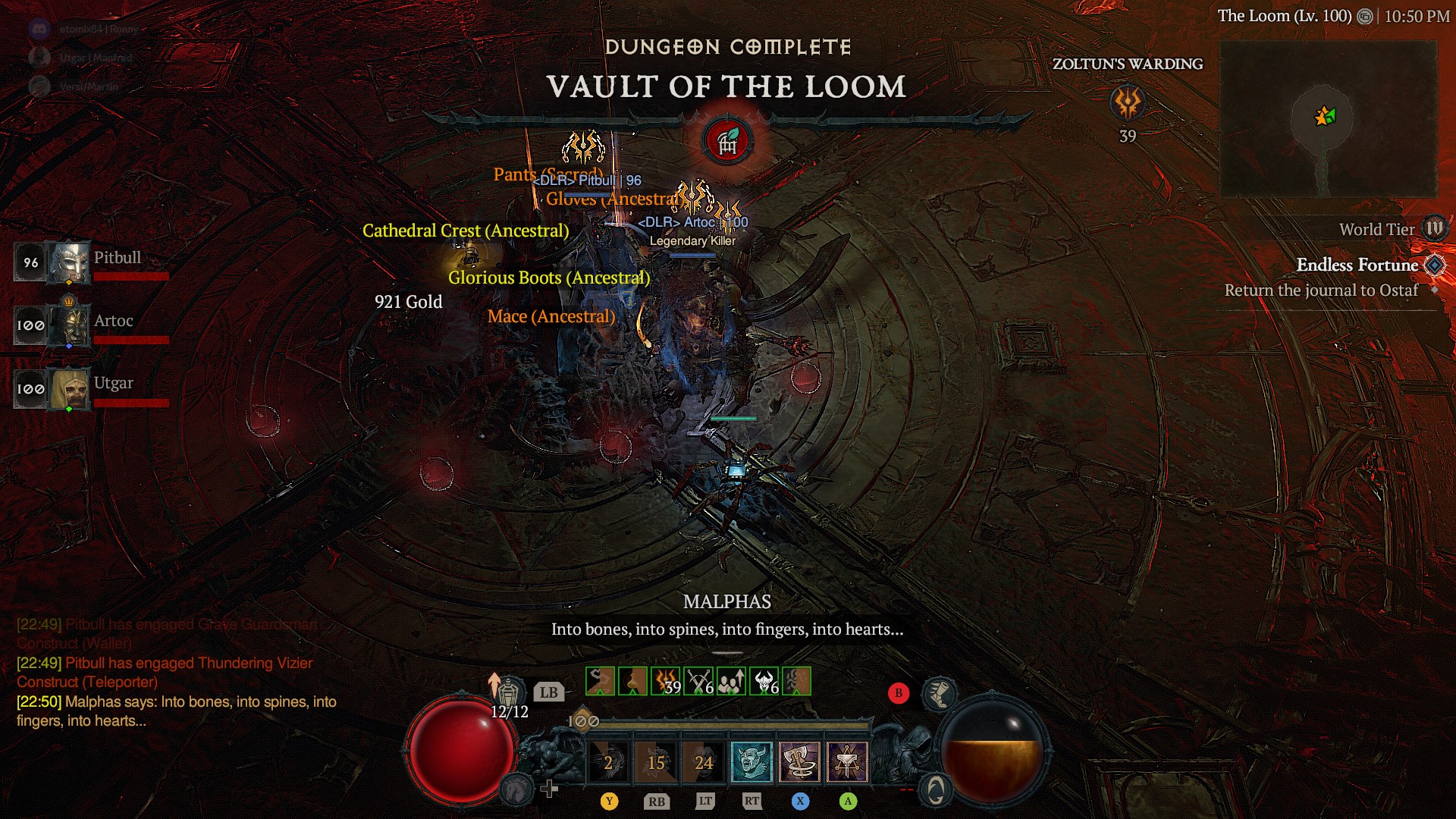1456x819 pixels.
Task: Activate the hammer and triangle skill
Action: coord(847,762)
